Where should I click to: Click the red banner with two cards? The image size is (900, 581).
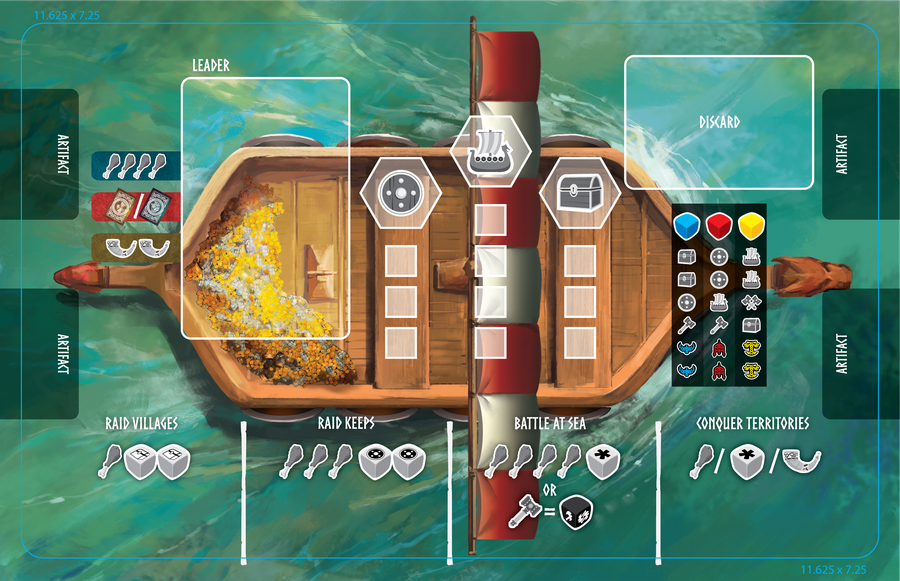(136, 205)
